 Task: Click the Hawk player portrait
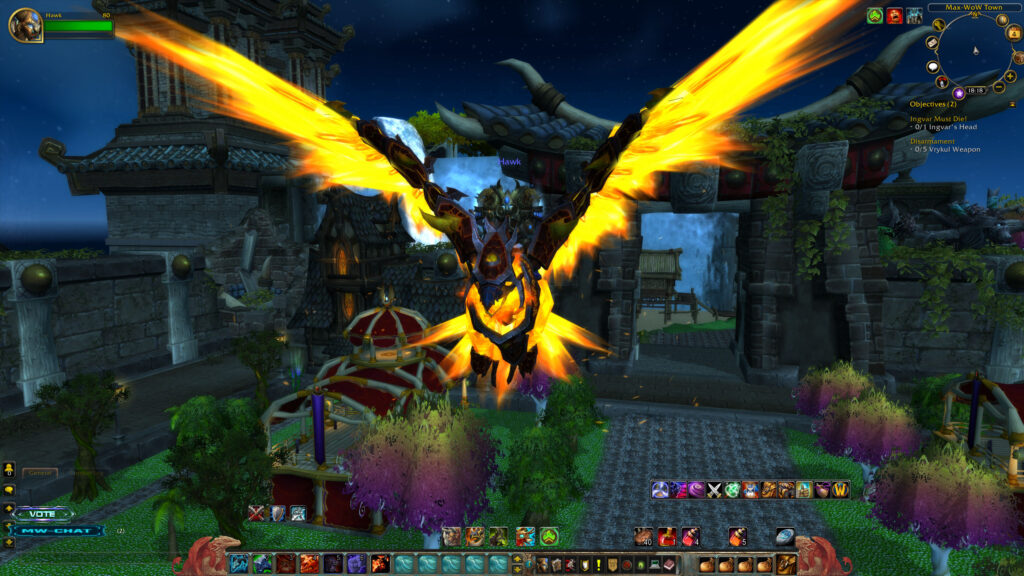(x=25, y=25)
